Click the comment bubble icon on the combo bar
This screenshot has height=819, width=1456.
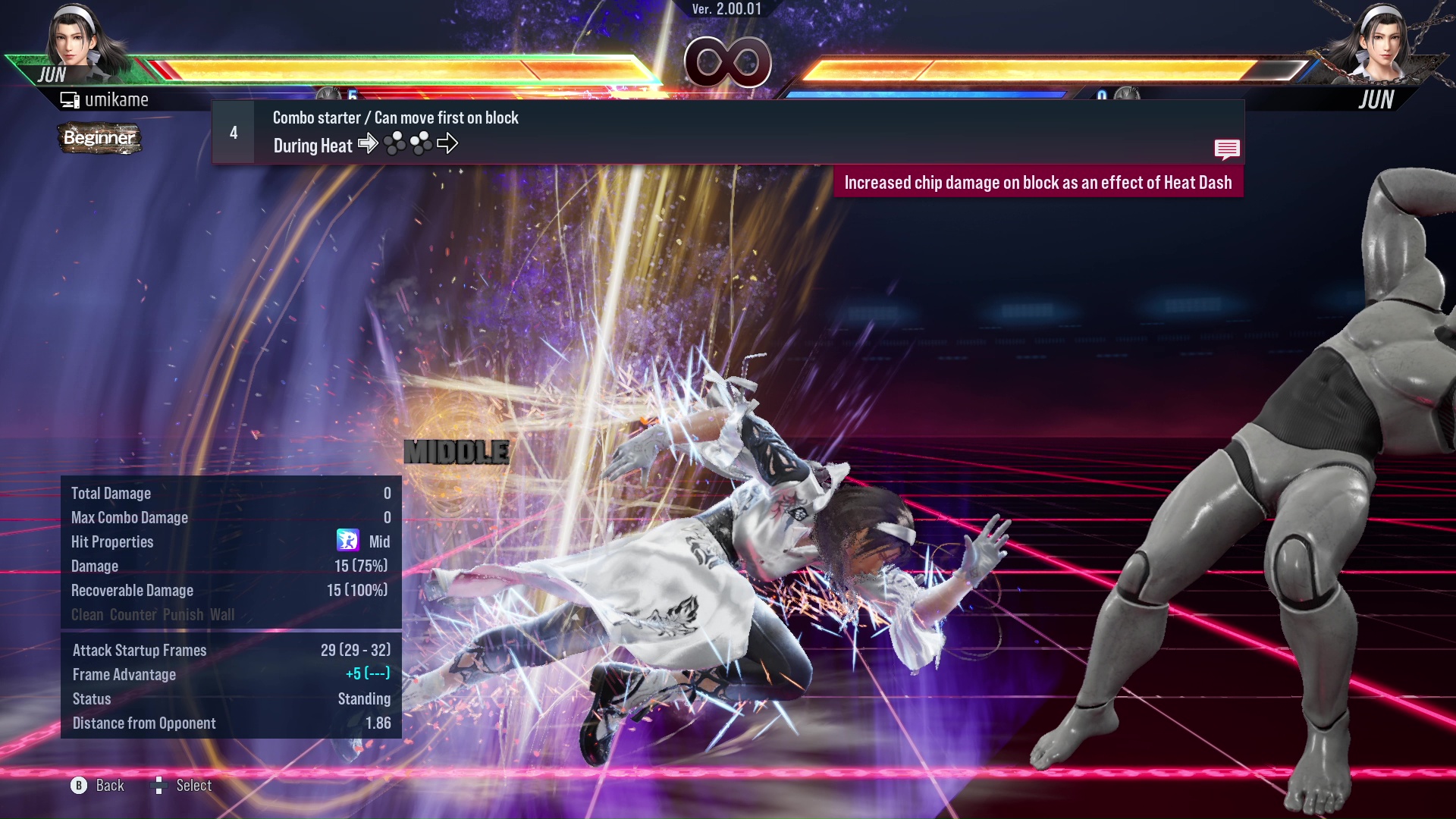[1227, 149]
